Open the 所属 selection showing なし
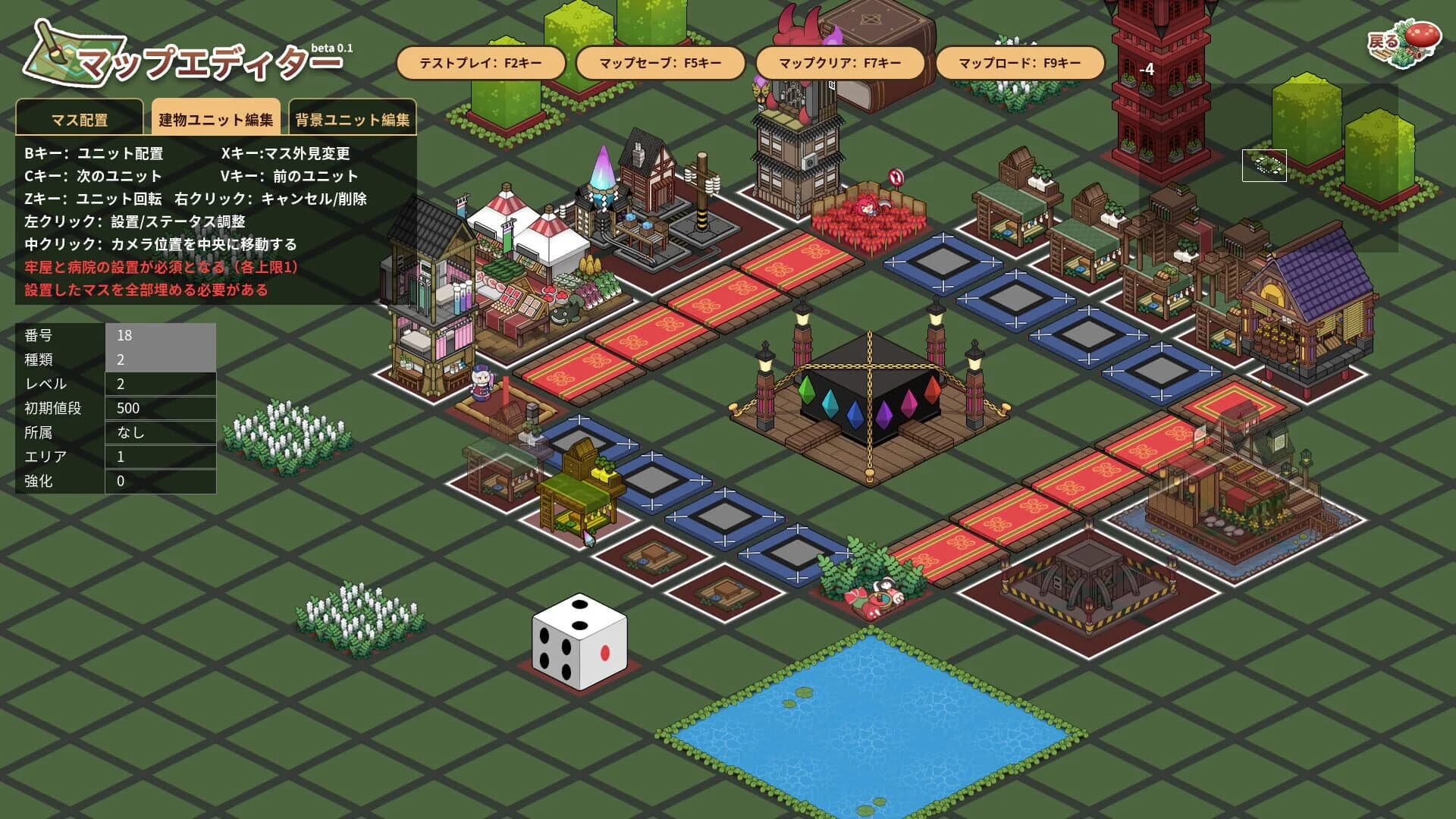 pyautogui.click(x=159, y=432)
